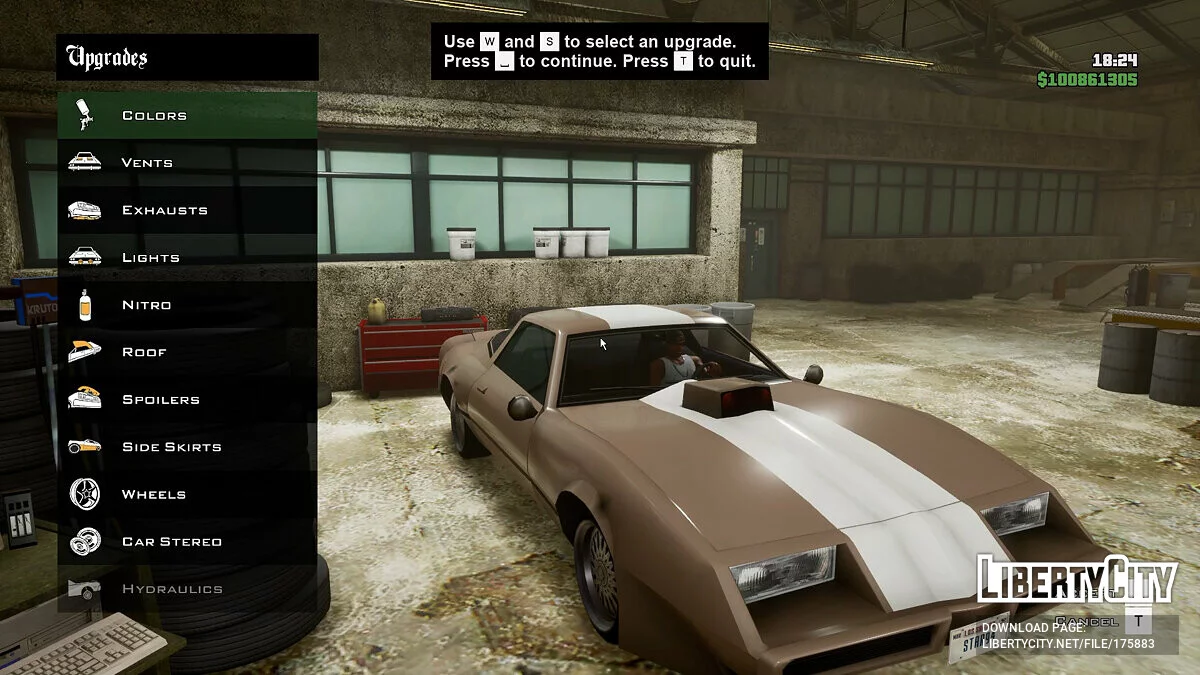
Task: Select the Colors upgrade entry
Action: [154, 115]
